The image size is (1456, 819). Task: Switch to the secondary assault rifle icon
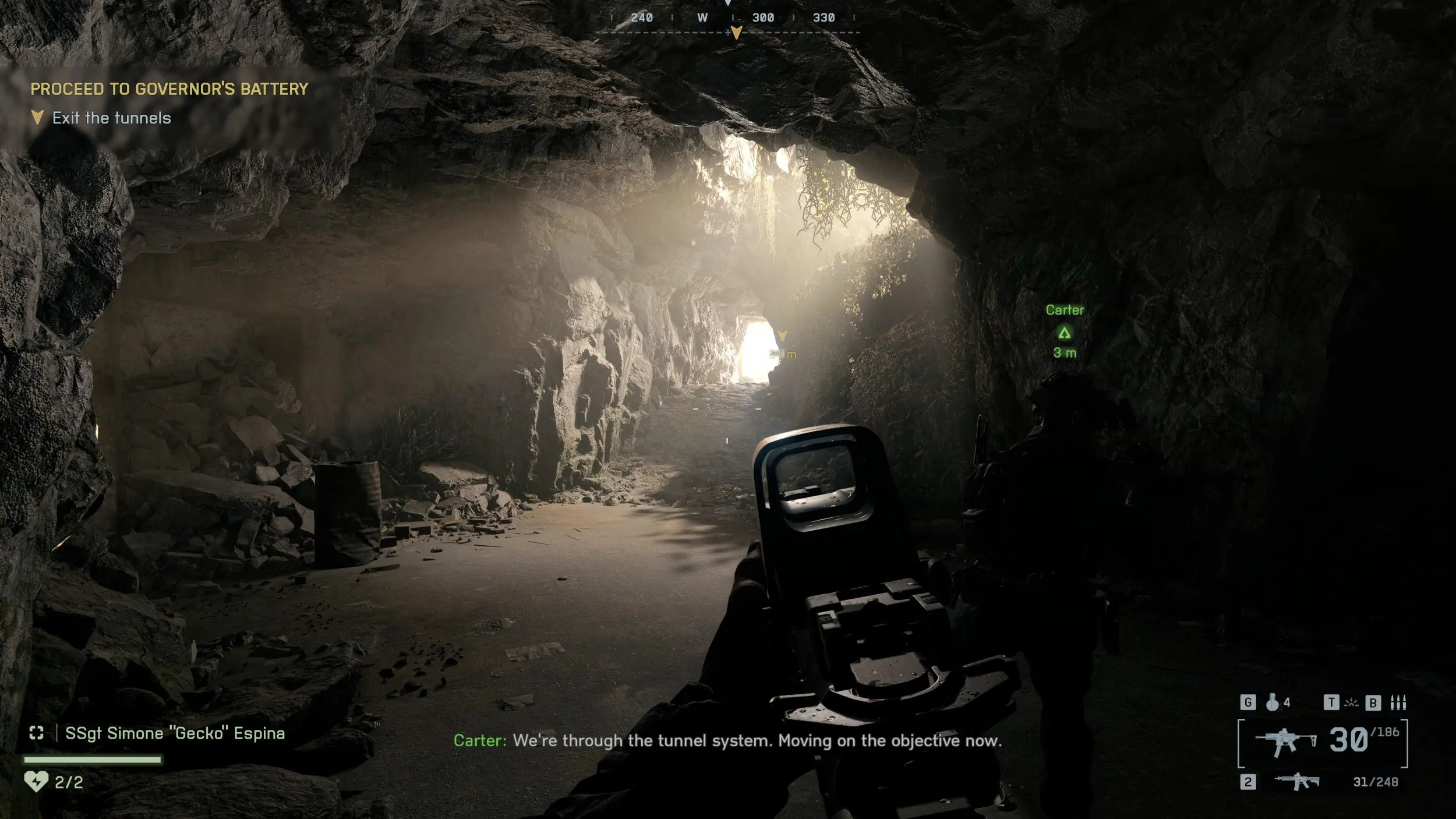point(1296,781)
